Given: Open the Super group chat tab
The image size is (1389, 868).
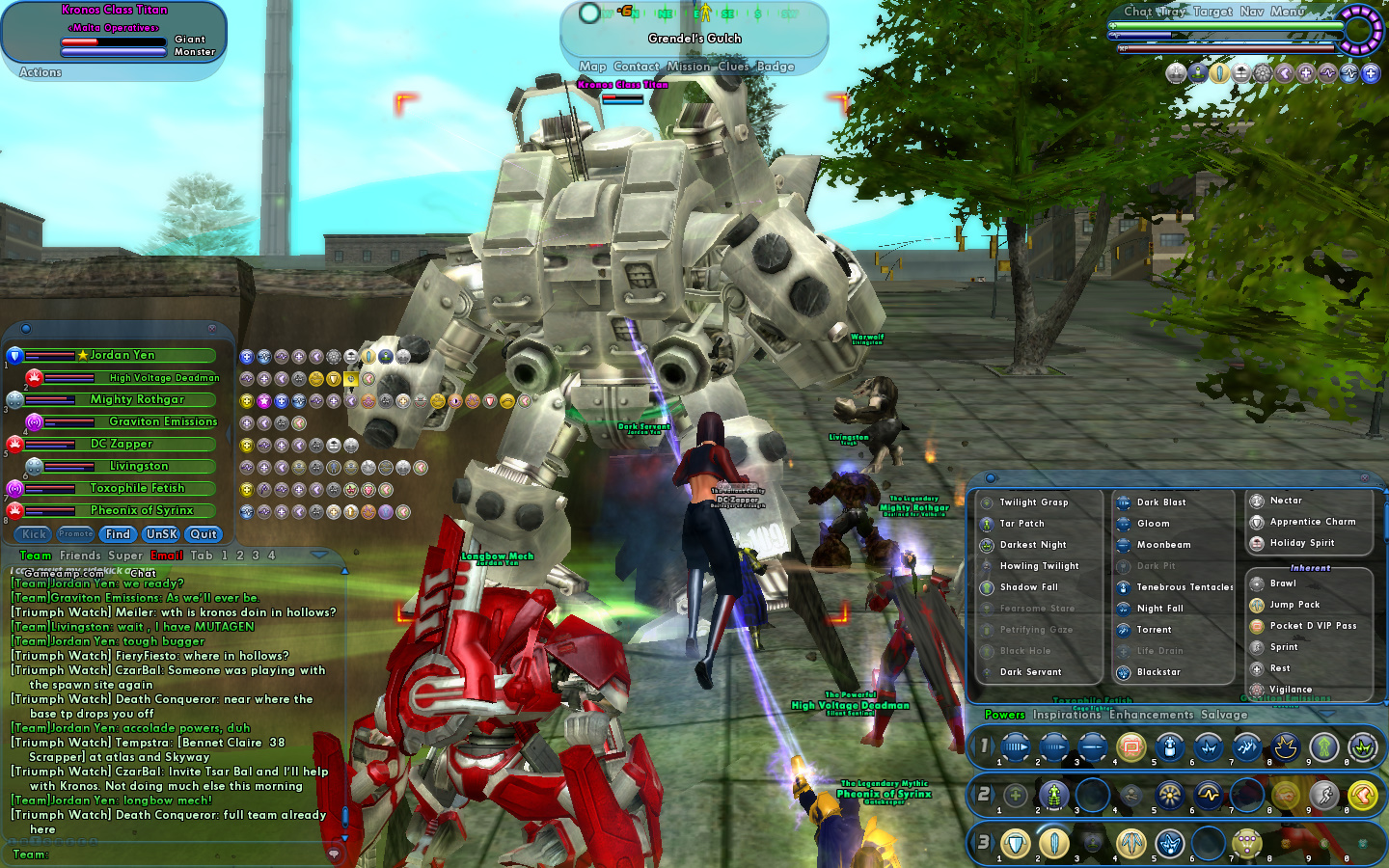Looking at the screenshot, I should 125,556.
